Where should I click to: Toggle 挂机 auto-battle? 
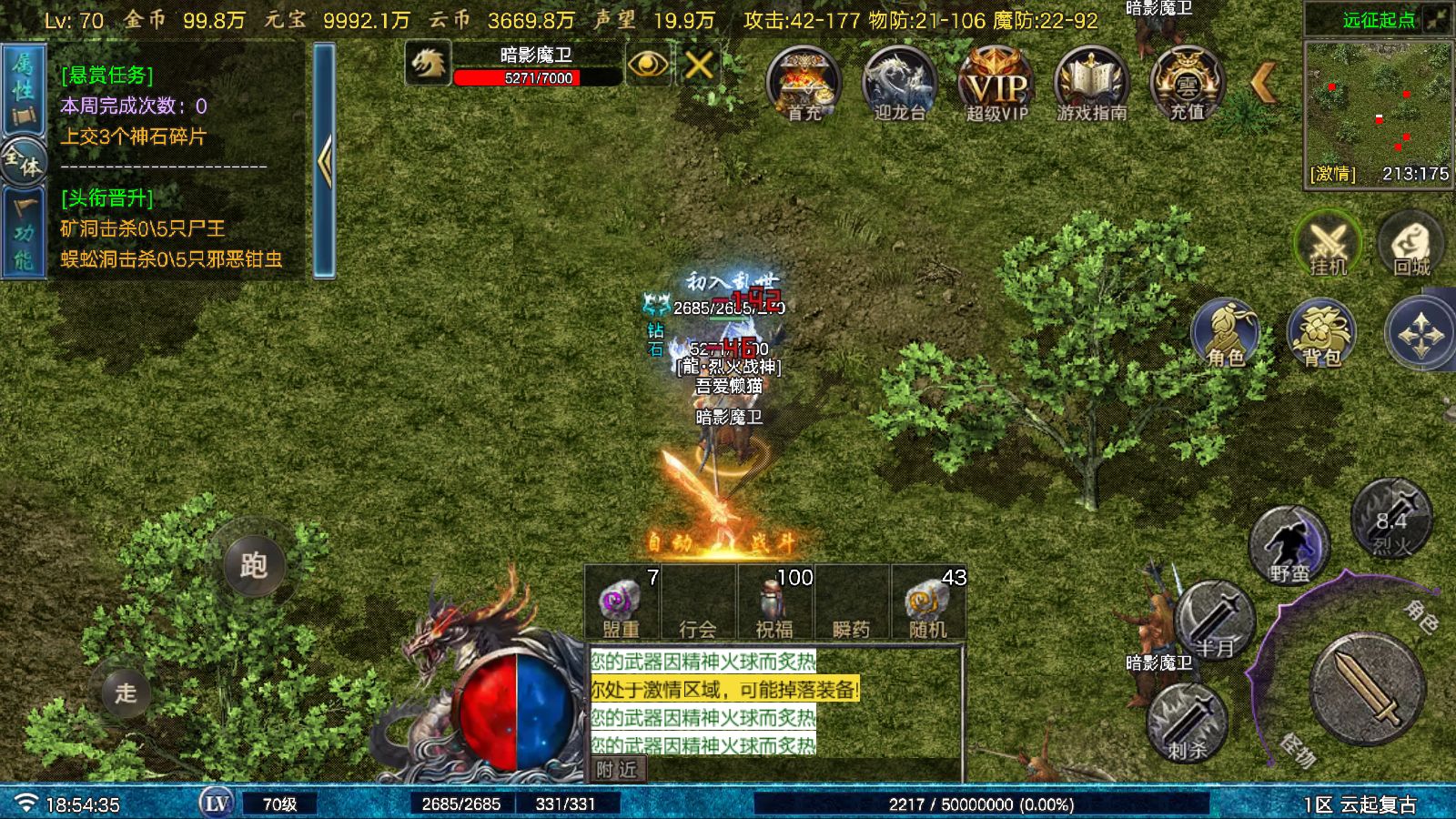[1328, 244]
